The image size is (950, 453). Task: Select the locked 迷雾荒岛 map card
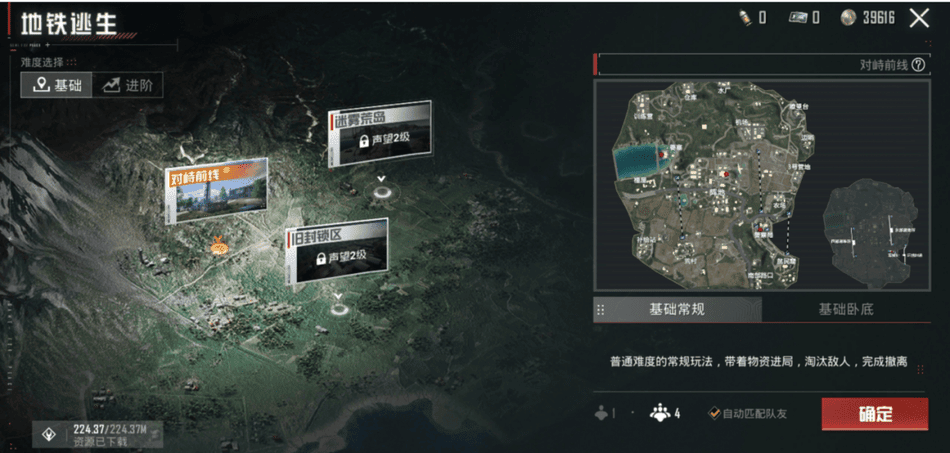[380, 130]
